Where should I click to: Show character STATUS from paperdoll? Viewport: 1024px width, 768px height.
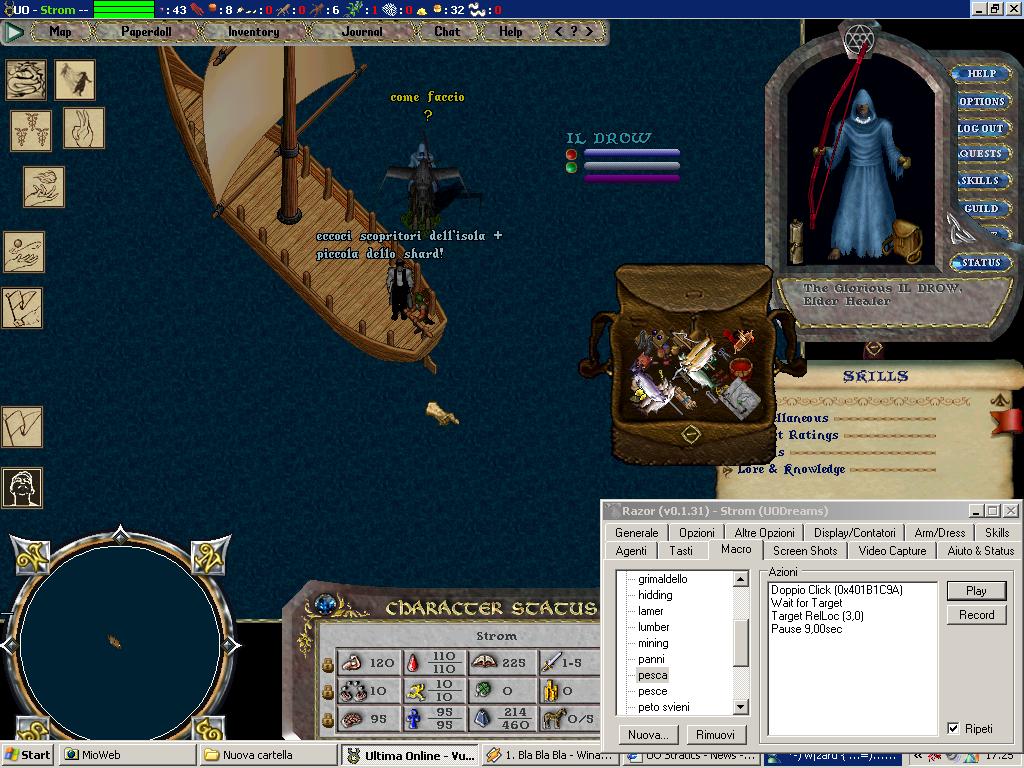coord(980,263)
